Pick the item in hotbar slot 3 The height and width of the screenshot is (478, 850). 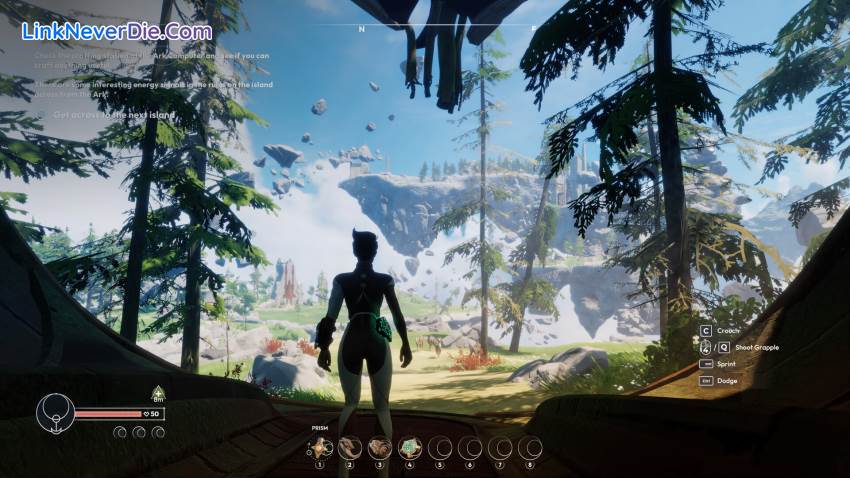[x=380, y=447]
